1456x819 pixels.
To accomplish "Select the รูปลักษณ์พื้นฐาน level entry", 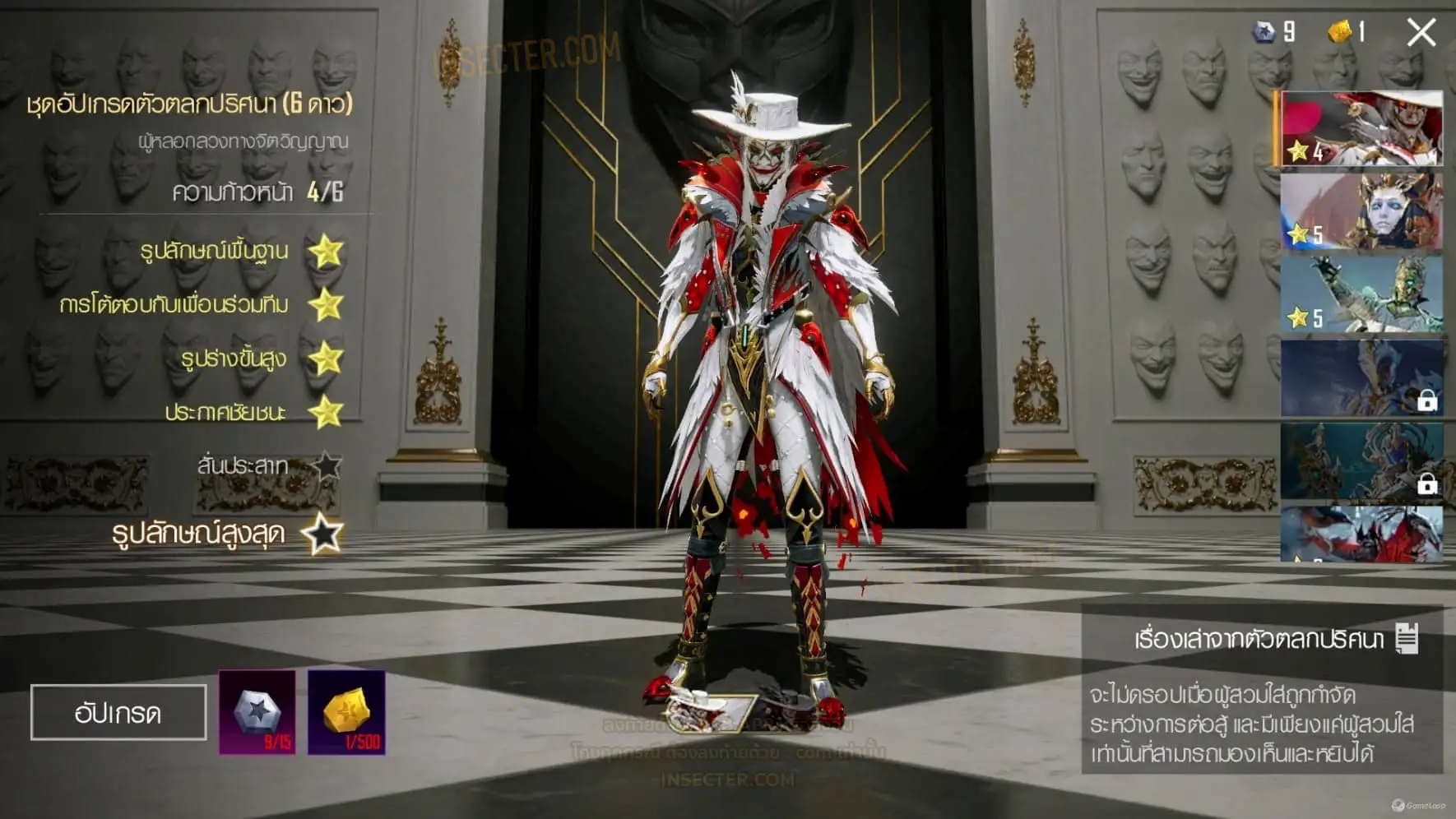I will coord(216,251).
